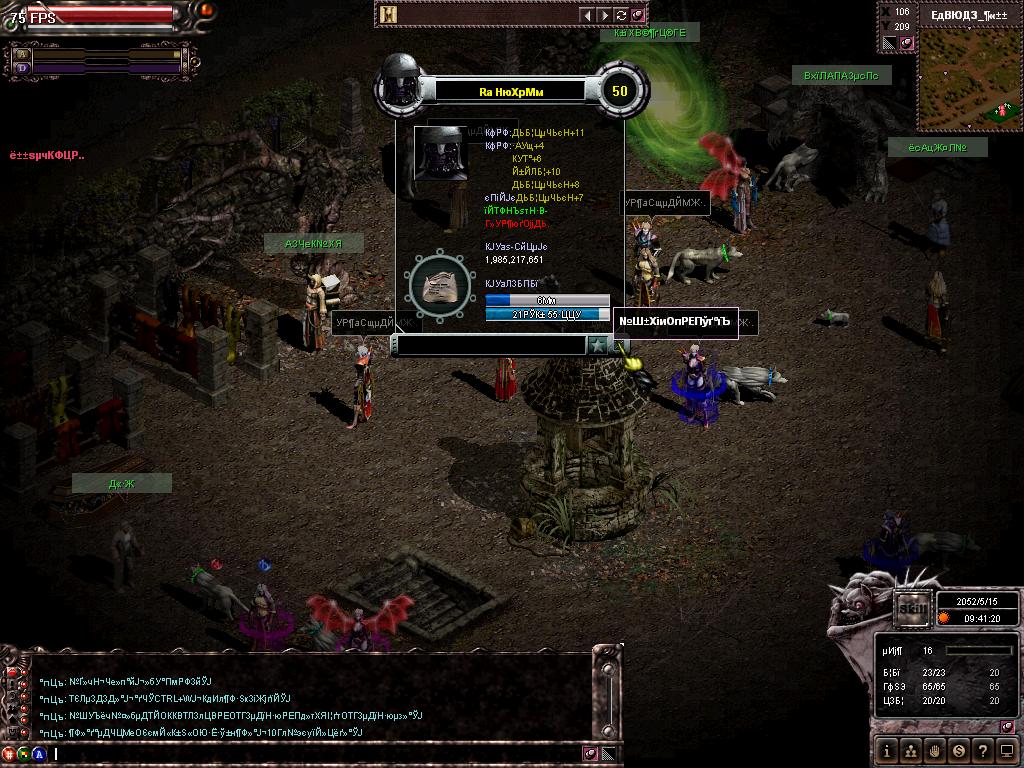Click the star button beside item panel

click(597, 345)
